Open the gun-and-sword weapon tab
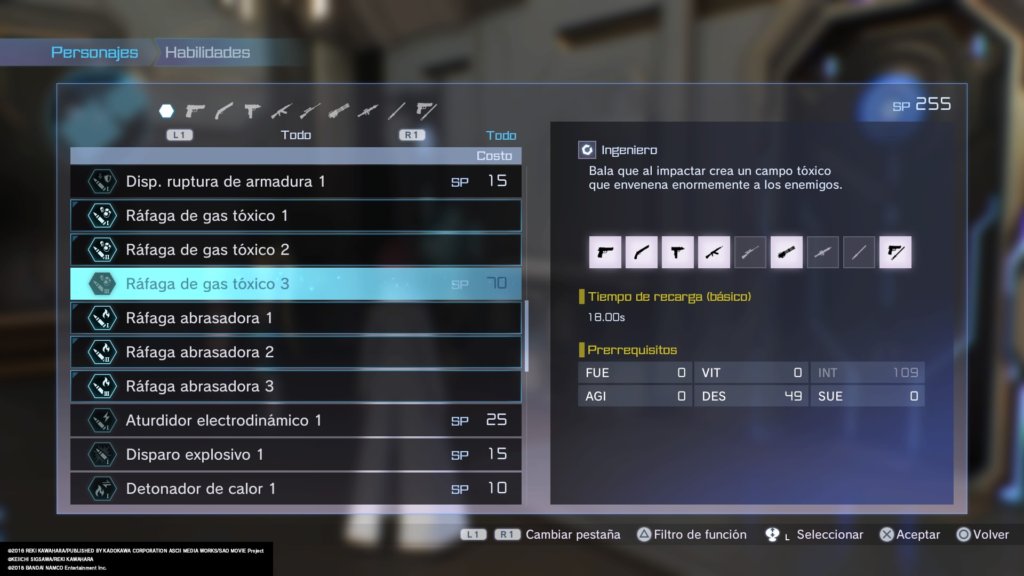Image resolution: width=1024 pixels, height=576 pixels. (426, 110)
